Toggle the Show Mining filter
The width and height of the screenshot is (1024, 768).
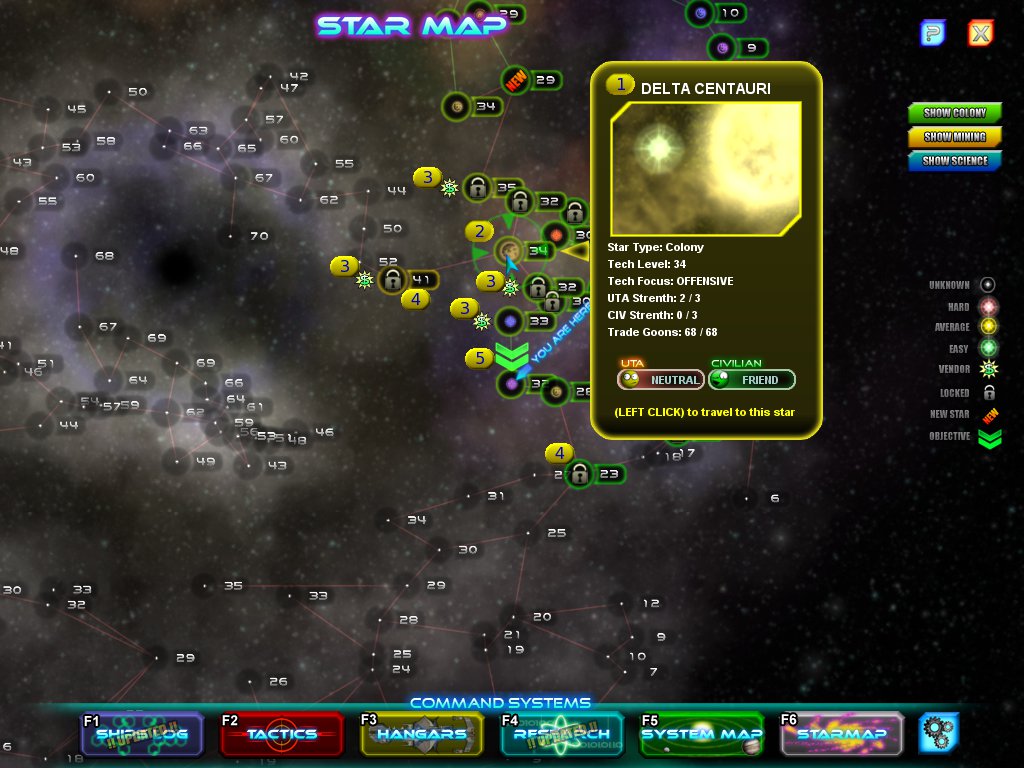pyautogui.click(x=955, y=137)
